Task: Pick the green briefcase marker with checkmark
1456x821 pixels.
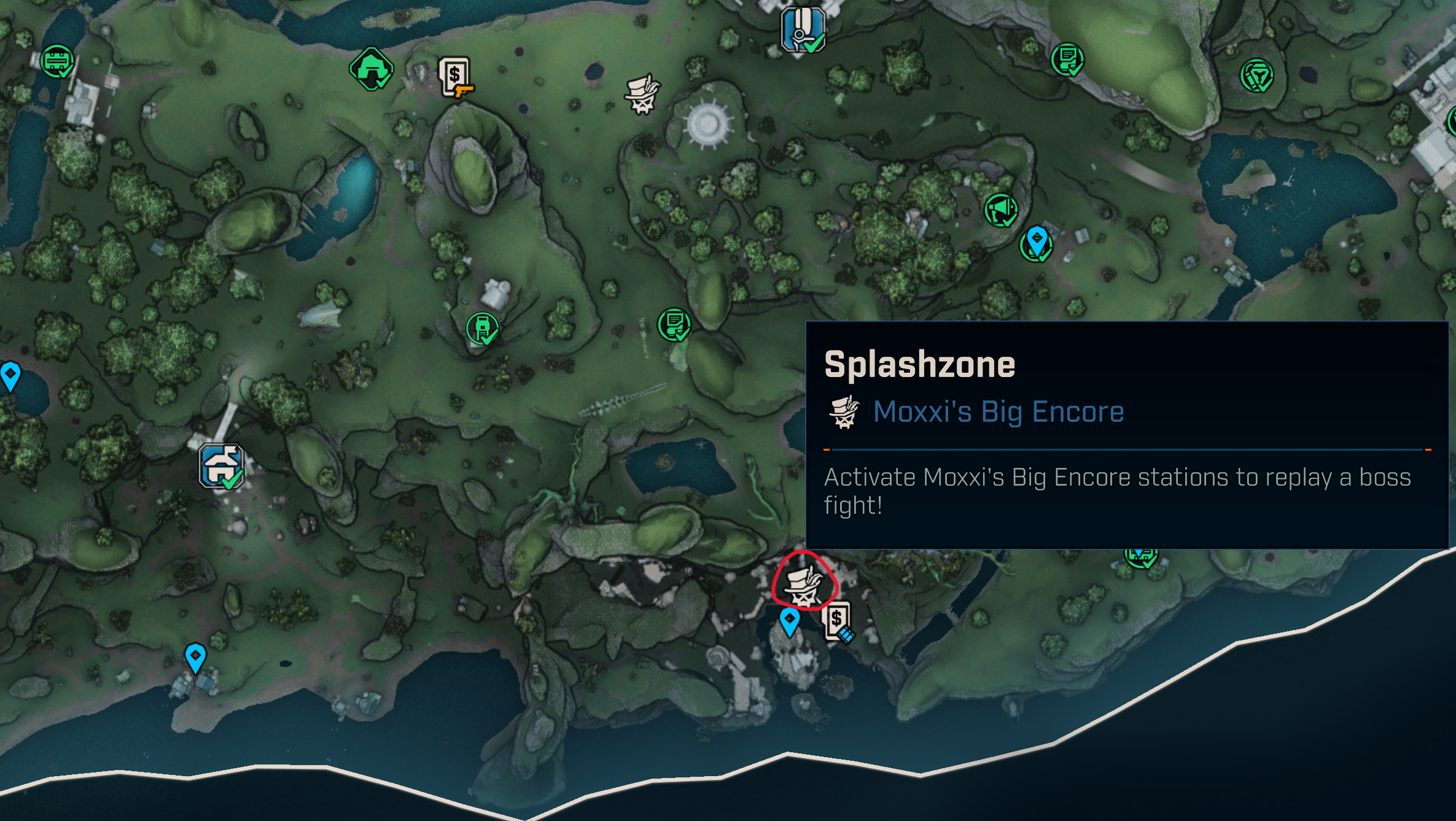Action: coord(57,61)
